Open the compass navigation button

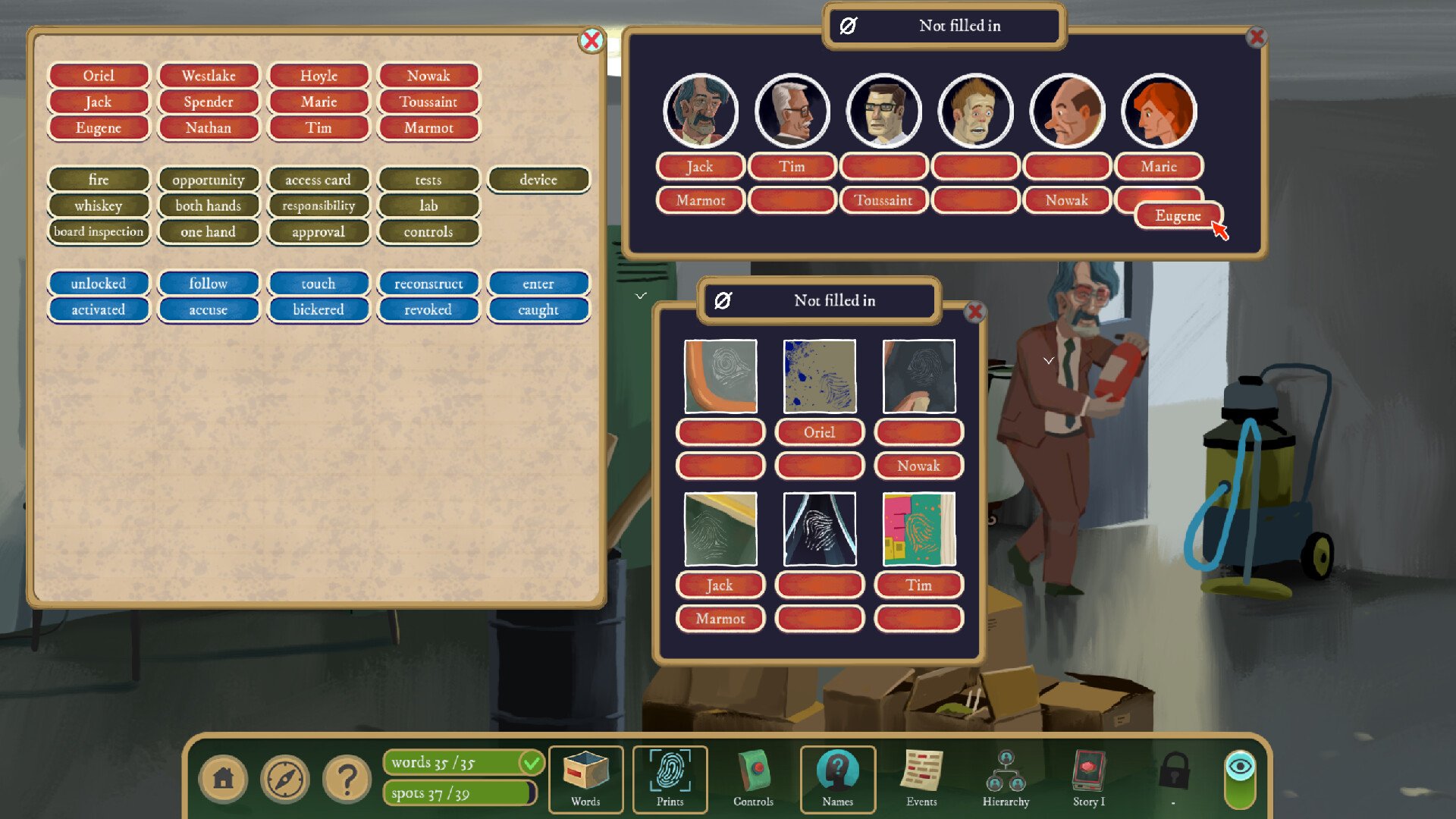point(285,779)
